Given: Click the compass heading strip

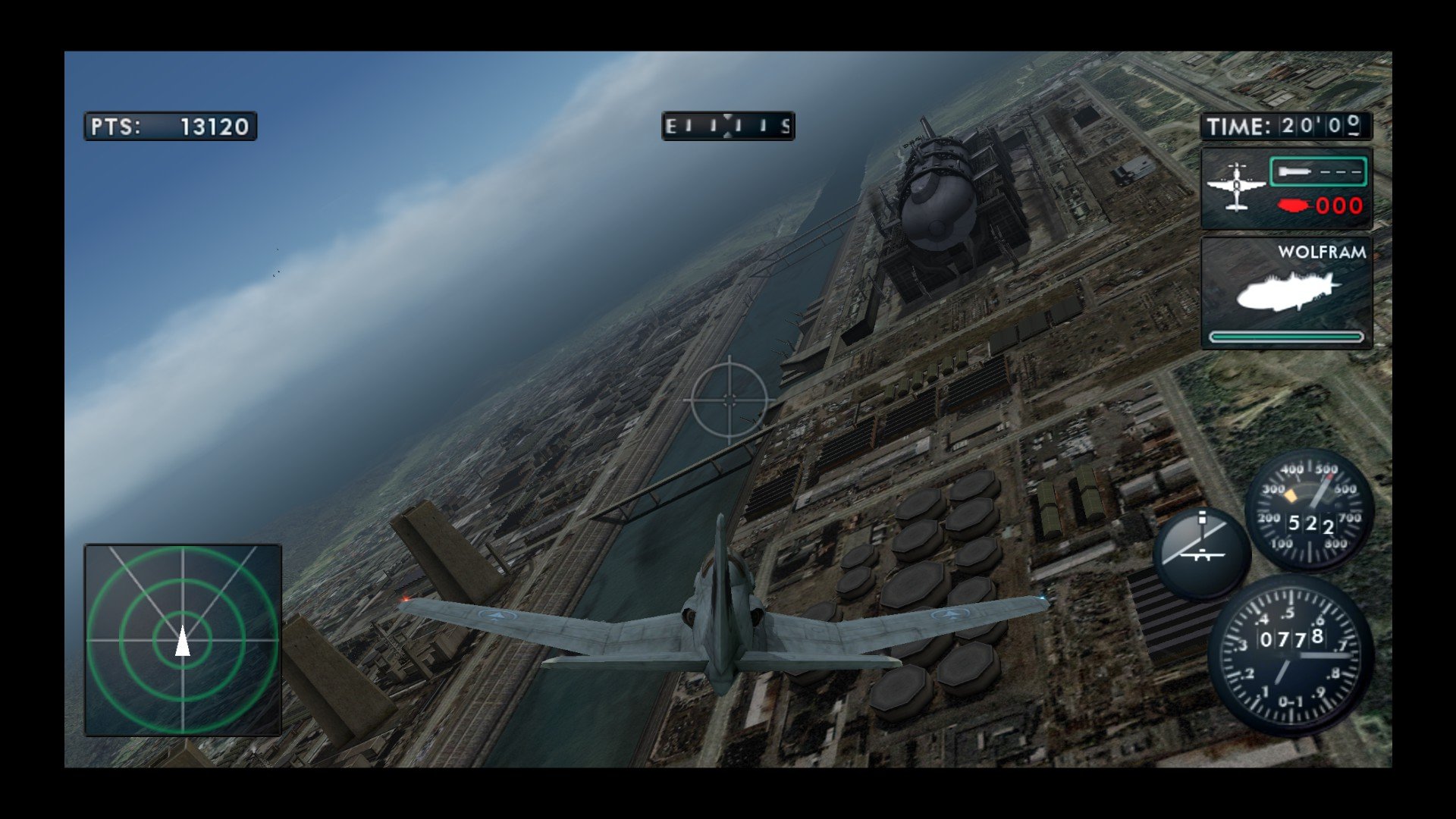Looking at the screenshot, I should [x=728, y=126].
